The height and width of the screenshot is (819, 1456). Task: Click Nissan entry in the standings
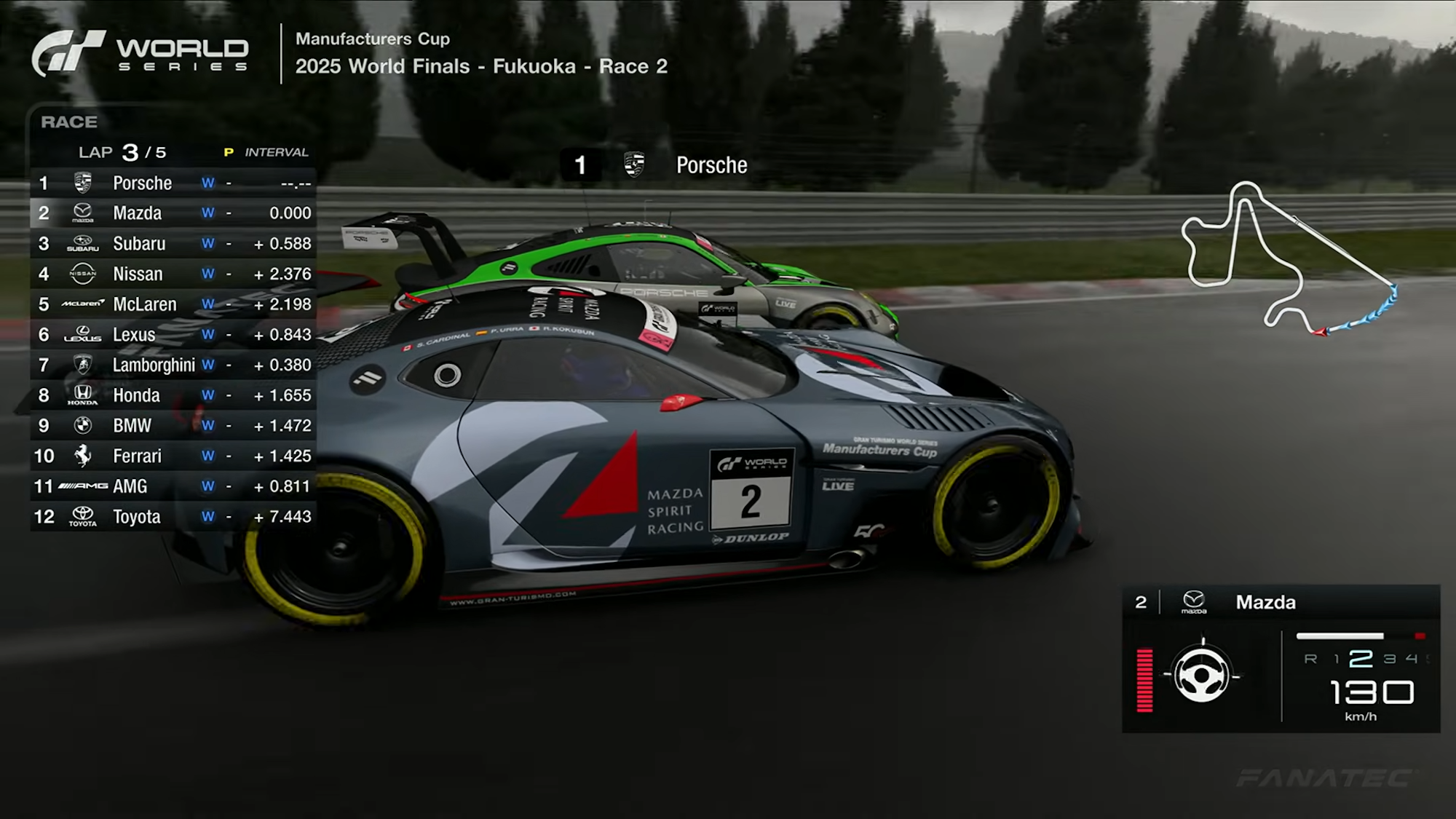pyautogui.click(x=173, y=274)
